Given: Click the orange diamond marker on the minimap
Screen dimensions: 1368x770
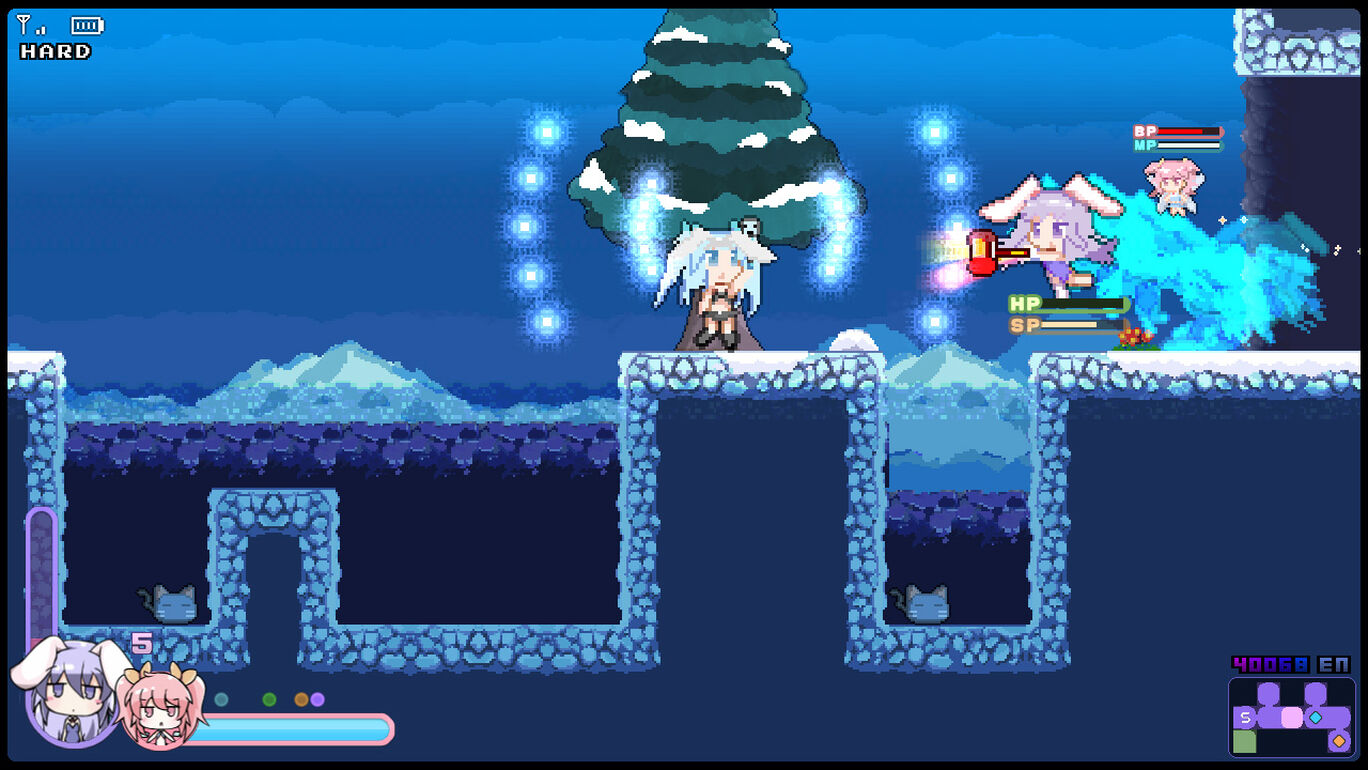Looking at the screenshot, I should (1339, 740).
